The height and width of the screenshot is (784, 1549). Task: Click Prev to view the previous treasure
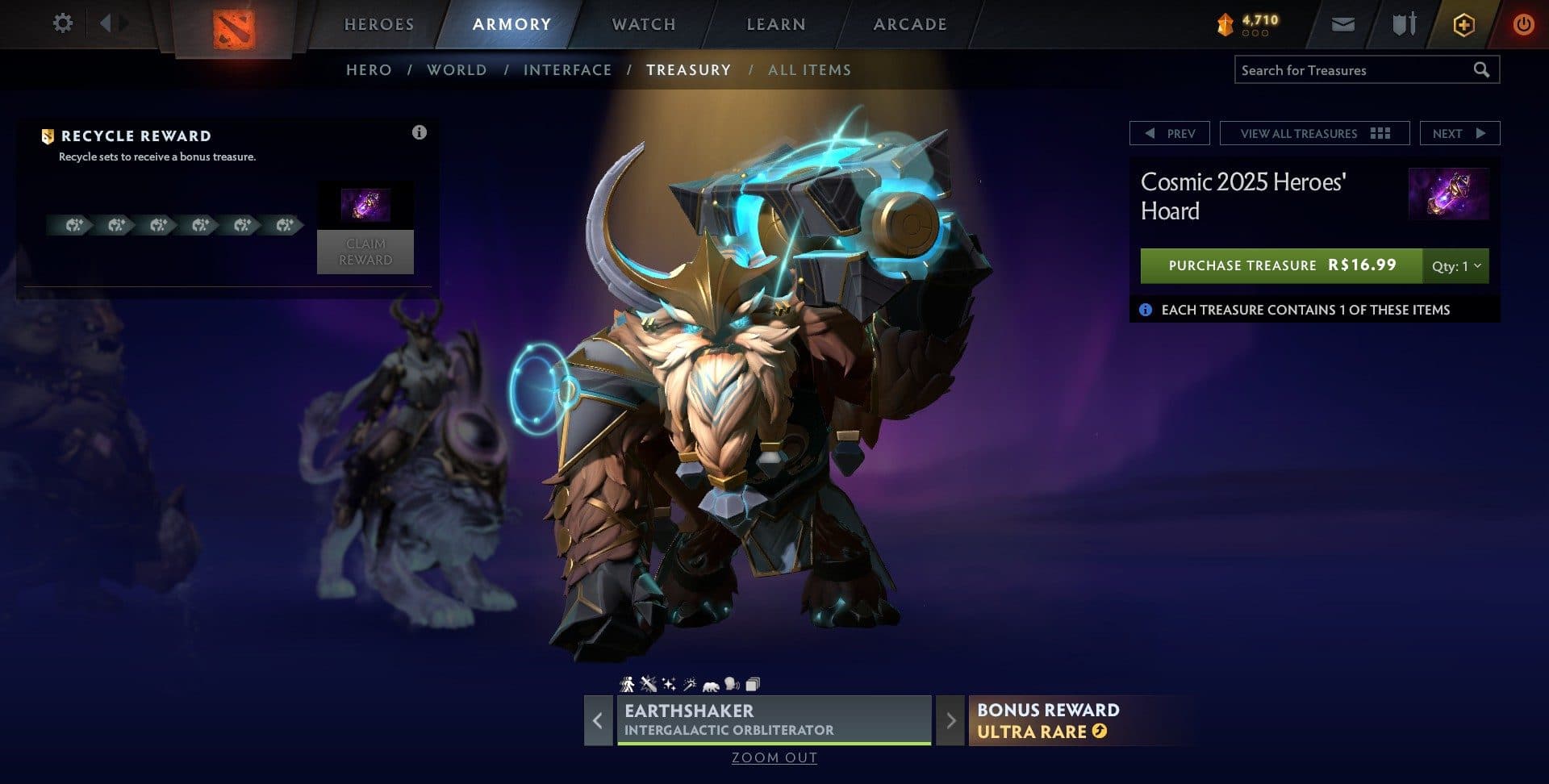(x=1169, y=133)
